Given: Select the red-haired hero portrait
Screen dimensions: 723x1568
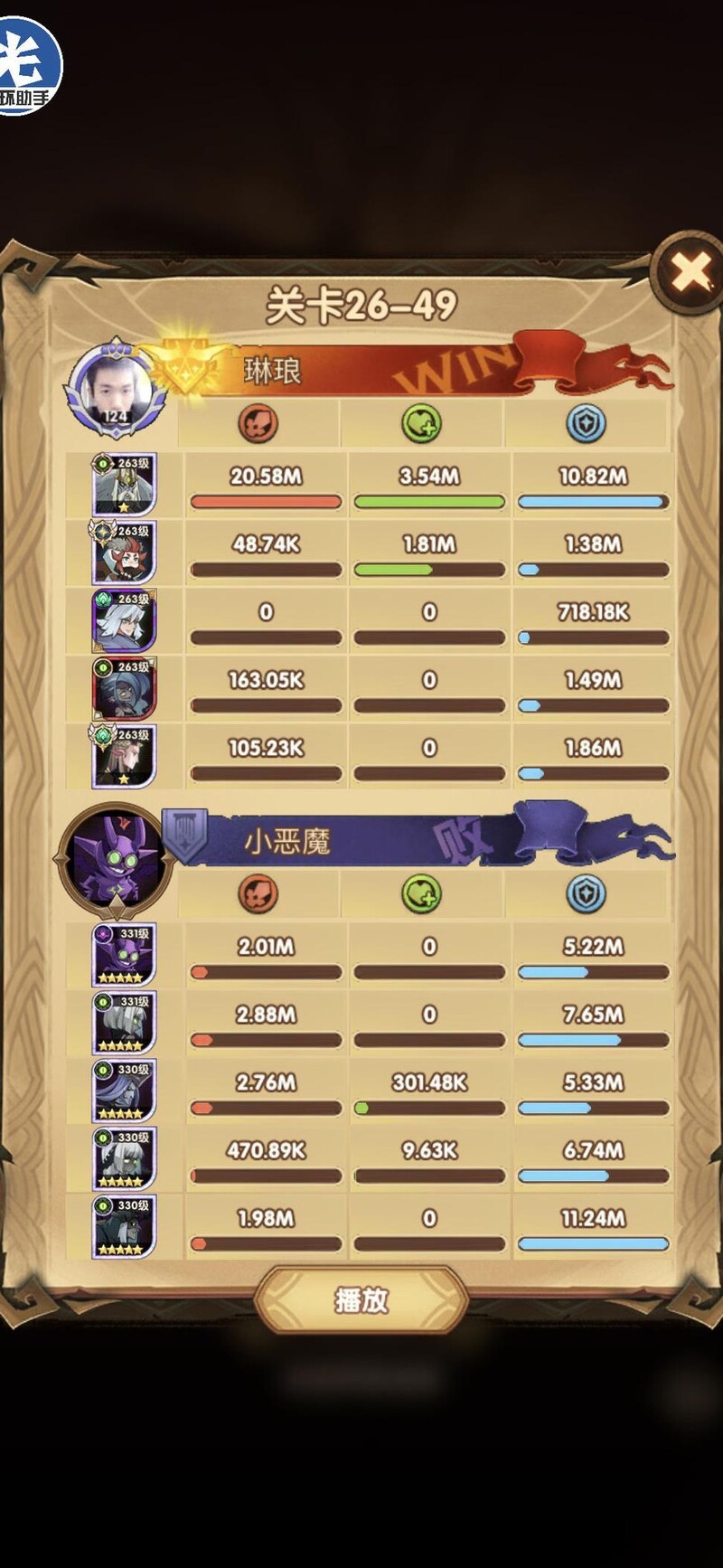Looking at the screenshot, I should coord(124,553).
